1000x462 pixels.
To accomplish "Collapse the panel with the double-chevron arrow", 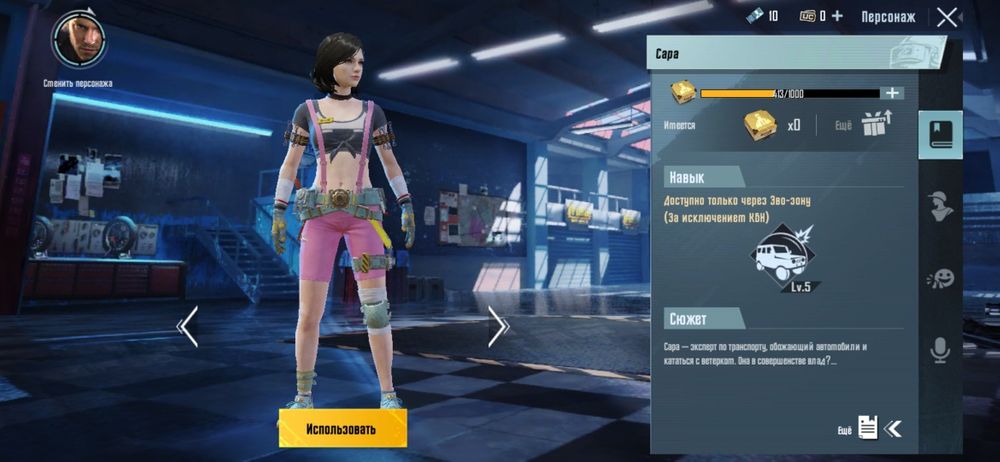I will coord(893,429).
